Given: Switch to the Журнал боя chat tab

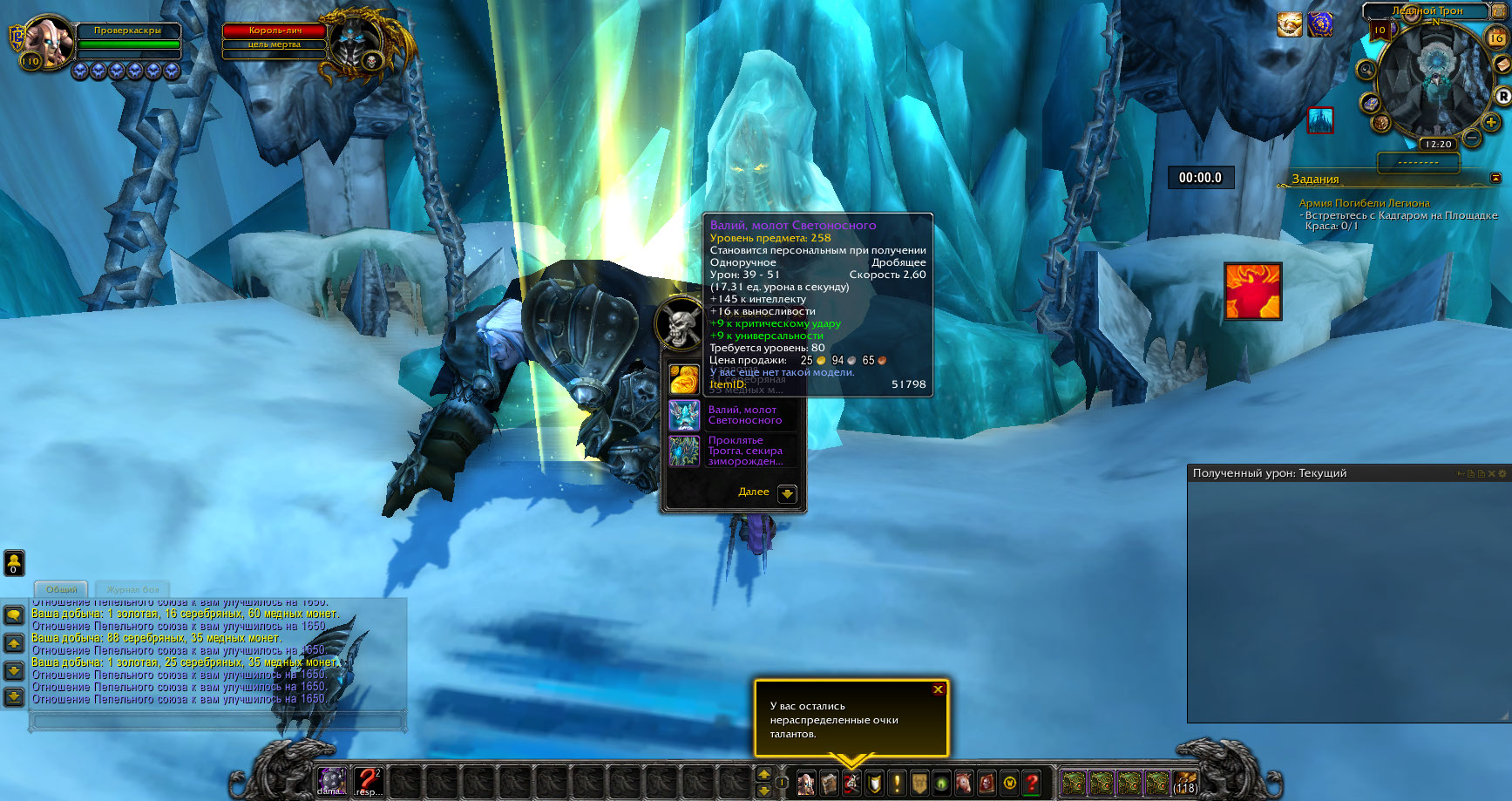Looking at the screenshot, I should click(x=133, y=590).
